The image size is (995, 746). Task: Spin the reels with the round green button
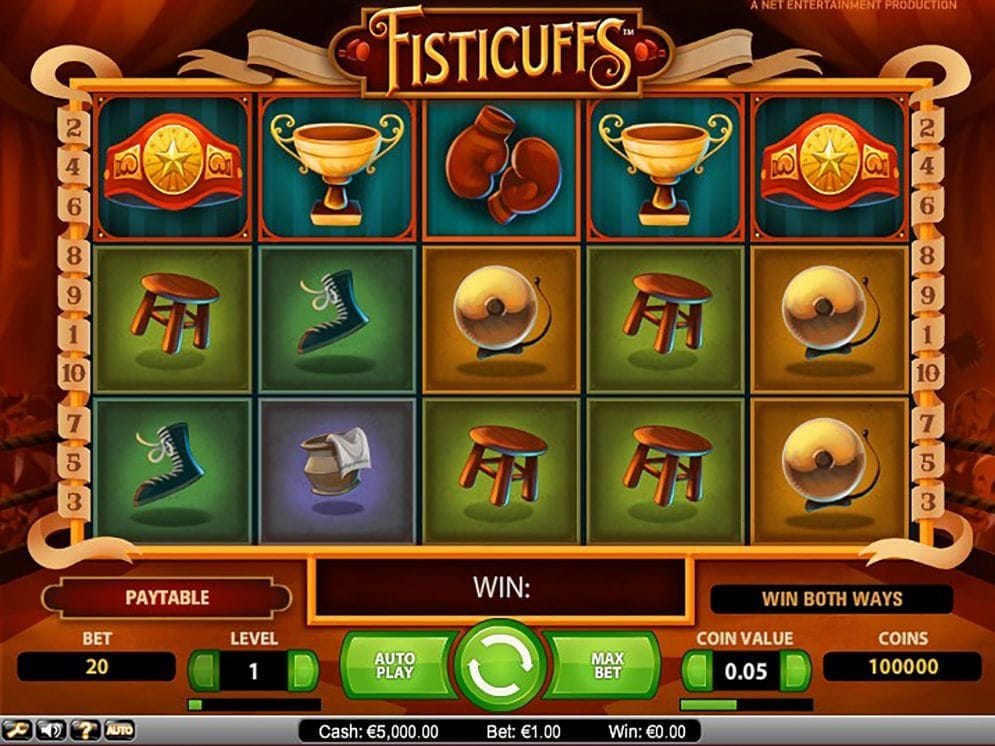coord(500,666)
